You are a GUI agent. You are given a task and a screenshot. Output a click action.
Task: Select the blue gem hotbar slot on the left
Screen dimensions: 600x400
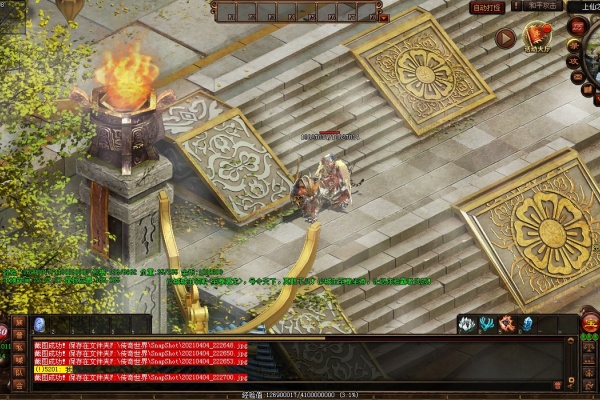[40, 325]
